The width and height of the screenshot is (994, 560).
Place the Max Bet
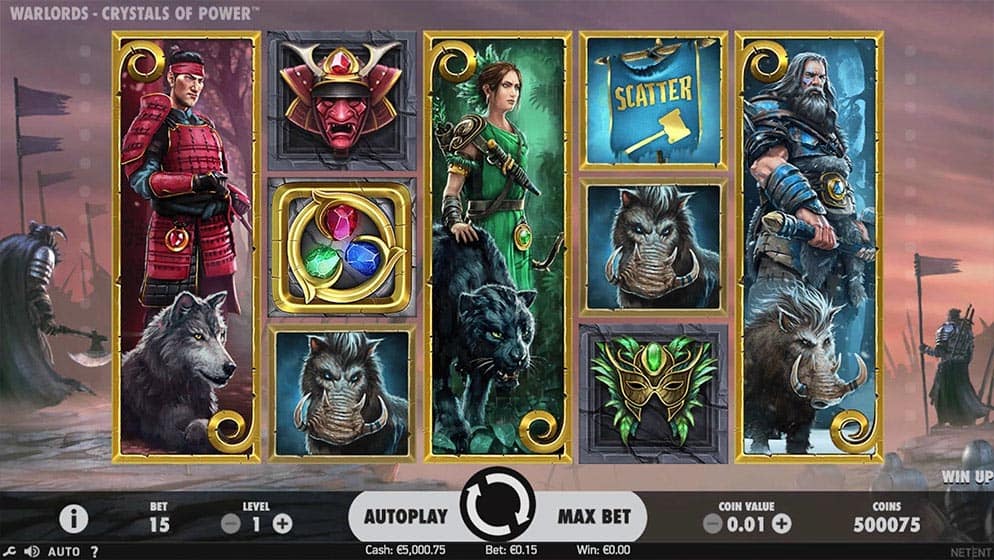tap(594, 517)
